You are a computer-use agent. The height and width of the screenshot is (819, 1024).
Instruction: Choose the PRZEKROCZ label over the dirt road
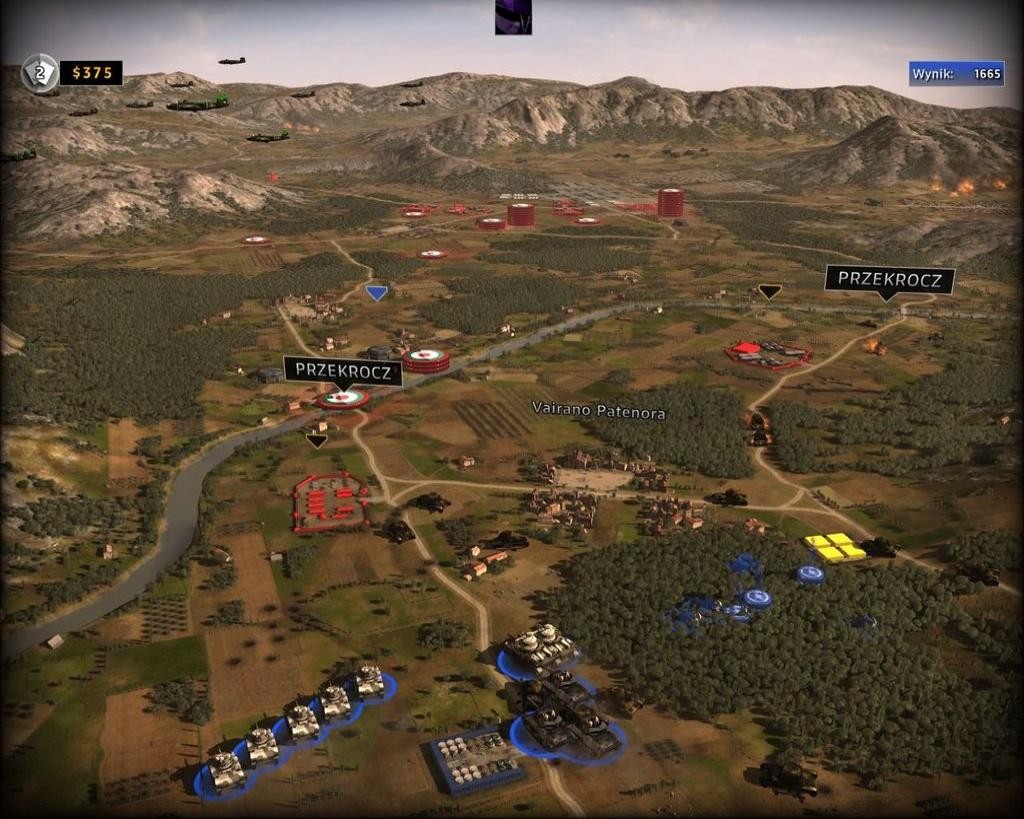pyautogui.click(x=889, y=279)
